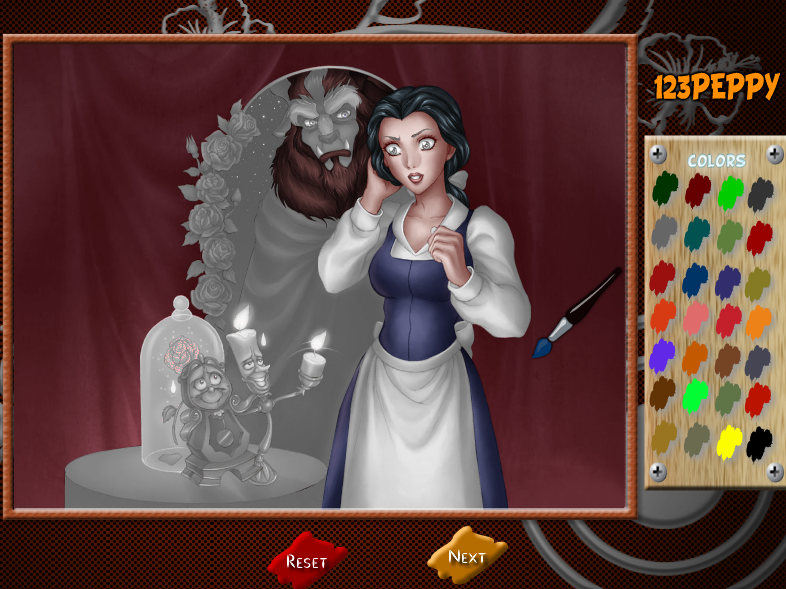Select the mustard gold paint swatch
Viewport: 786px width, 589px height.
tap(664, 436)
